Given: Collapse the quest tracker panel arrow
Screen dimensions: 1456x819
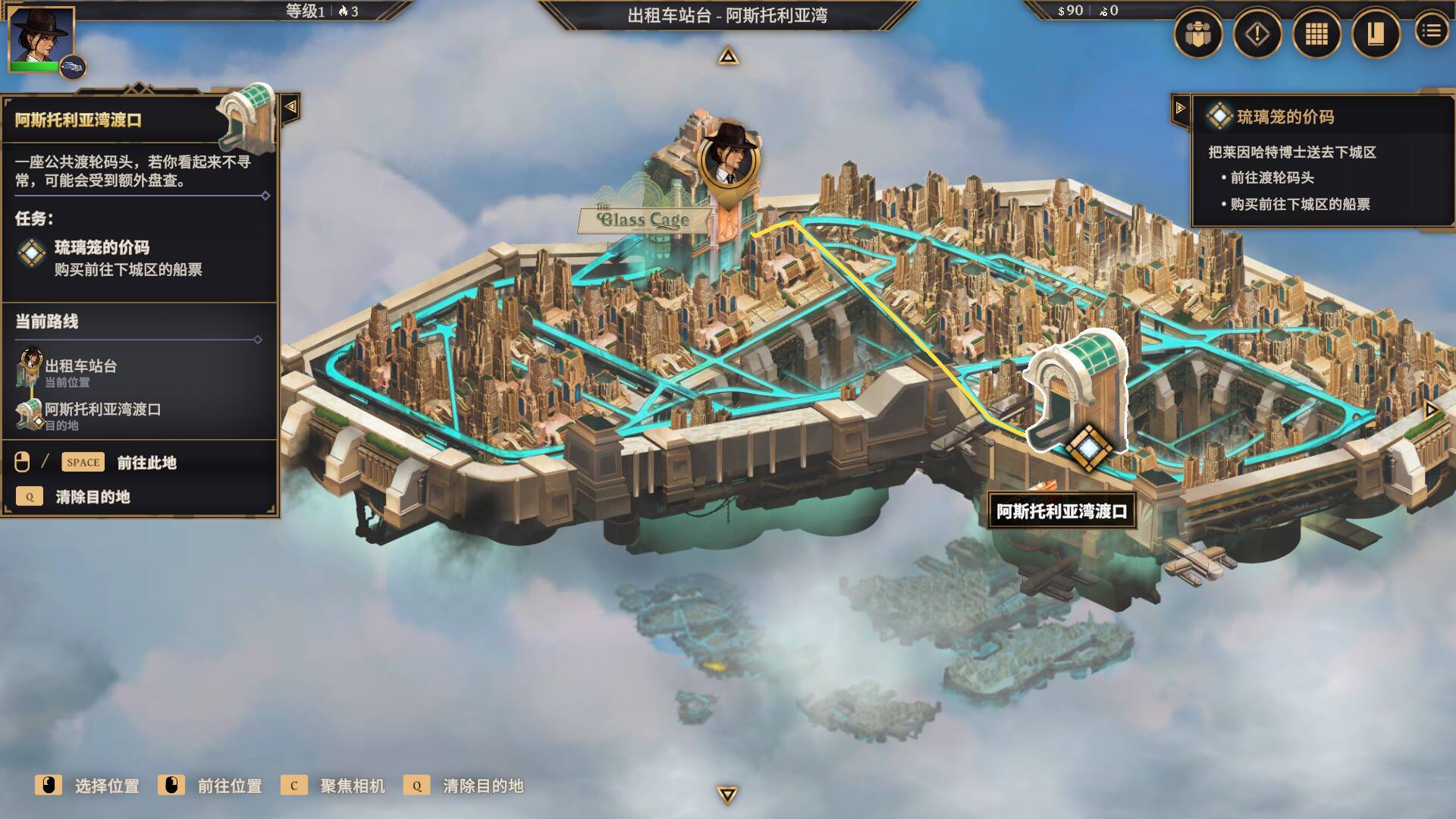Looking at the screenshot, I should [x=1180, y=108].
